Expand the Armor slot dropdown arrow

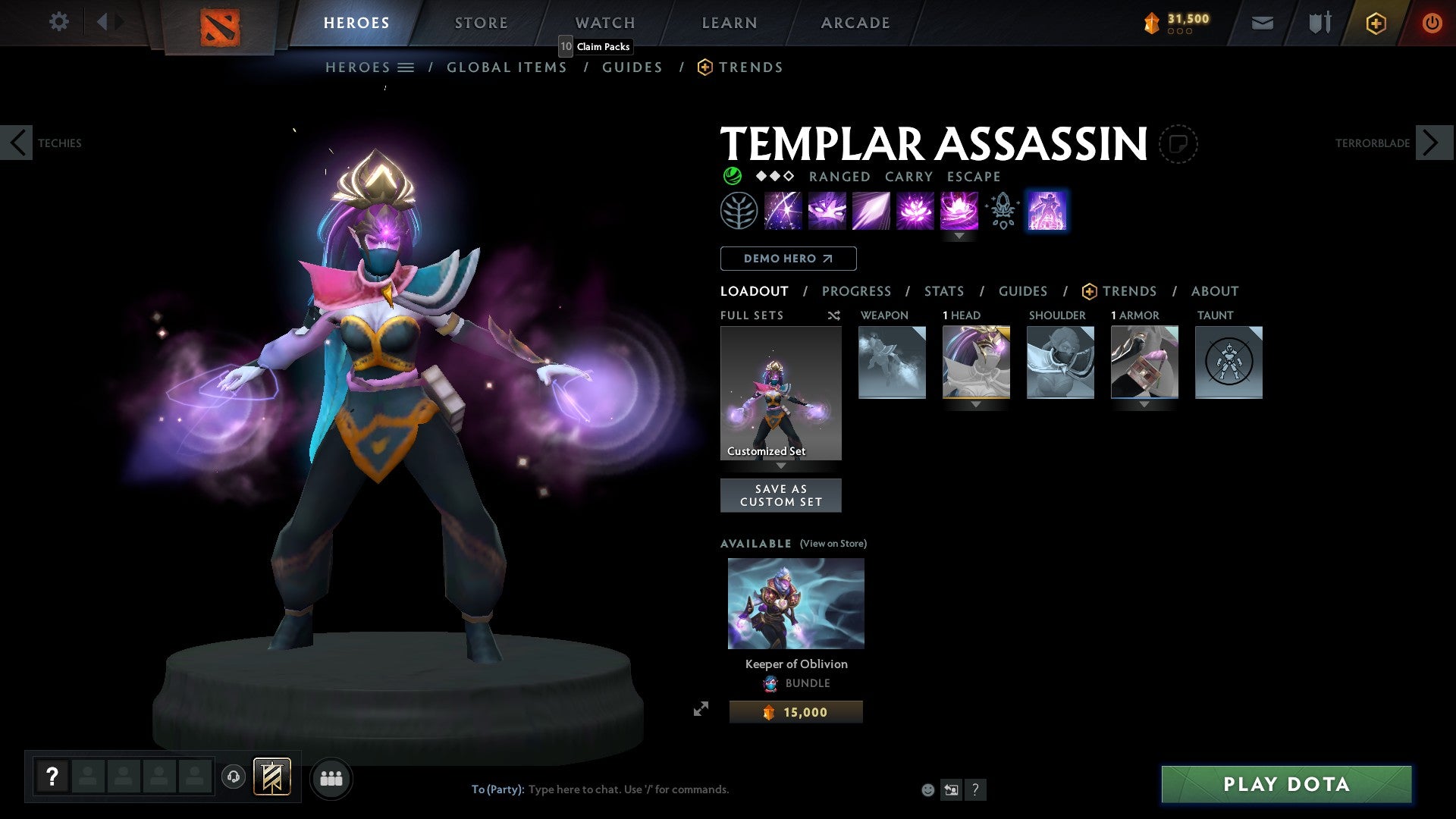click(x=1144, y=405)
